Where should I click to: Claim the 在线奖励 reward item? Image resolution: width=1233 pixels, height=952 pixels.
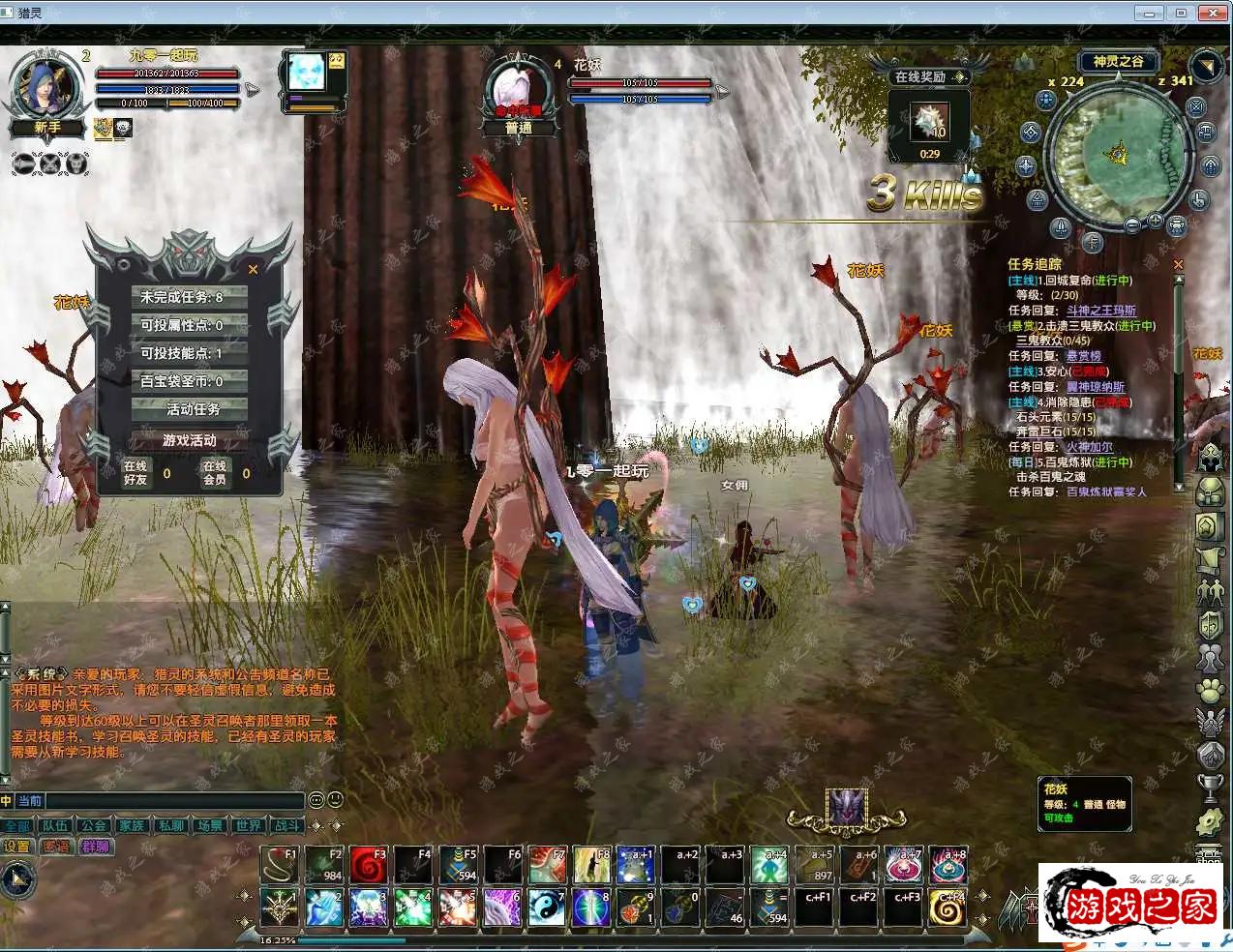point(929,122)
